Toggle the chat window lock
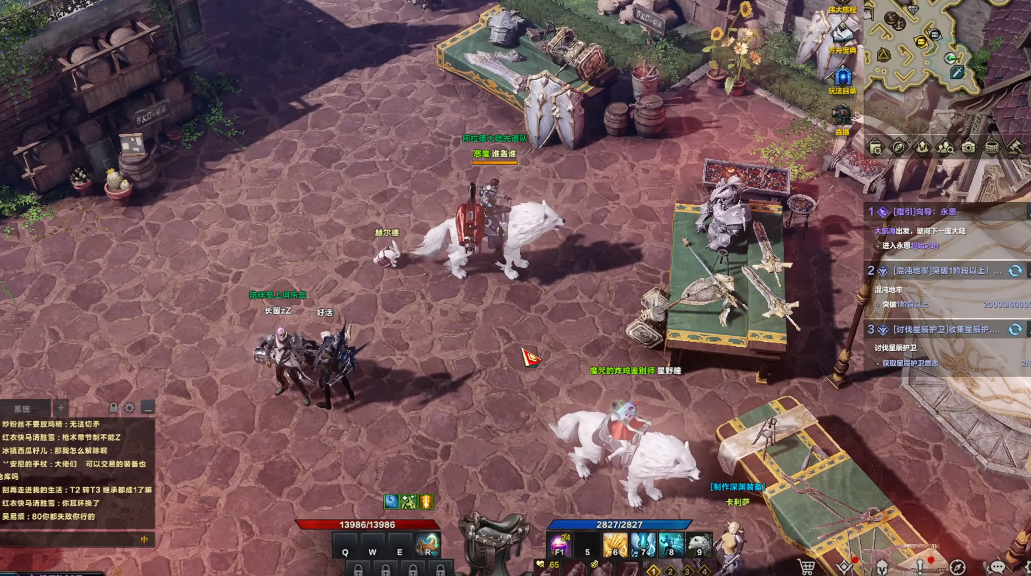The height and width of the screenshot is (576, 1031). coord(114,408)
